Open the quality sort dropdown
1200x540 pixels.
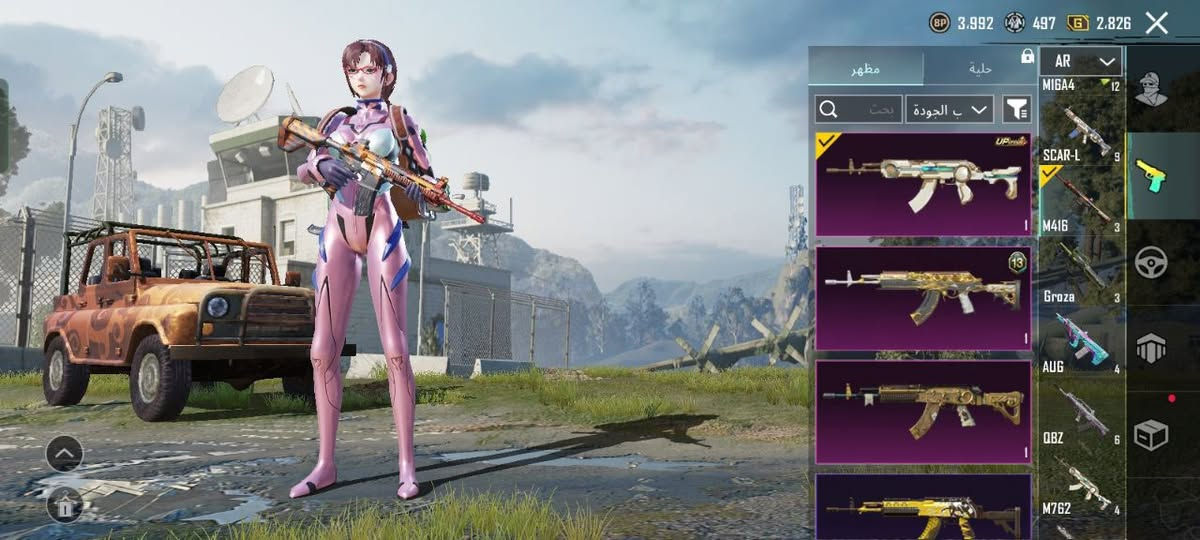949,109
